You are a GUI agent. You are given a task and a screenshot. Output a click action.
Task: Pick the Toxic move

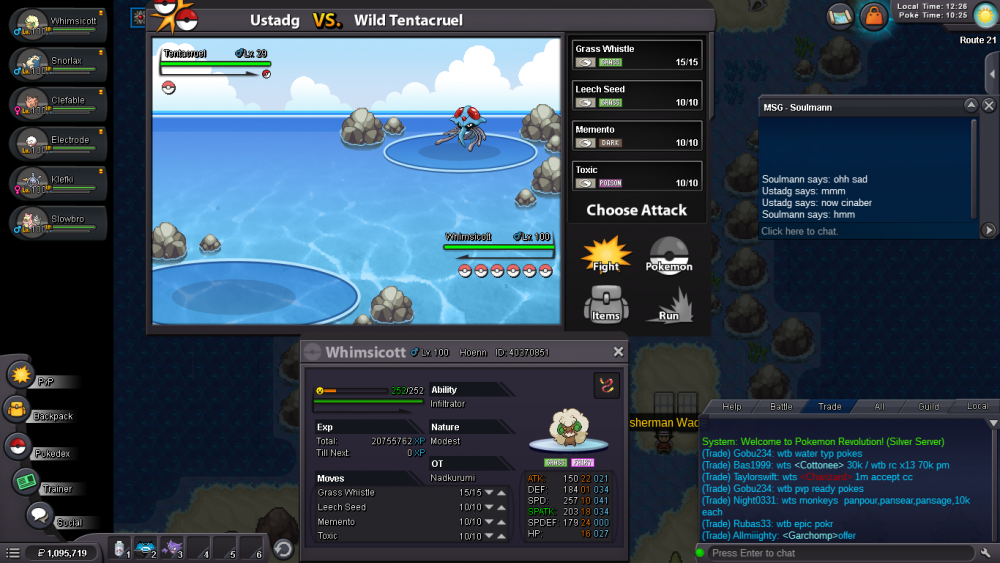coord(637,176)
